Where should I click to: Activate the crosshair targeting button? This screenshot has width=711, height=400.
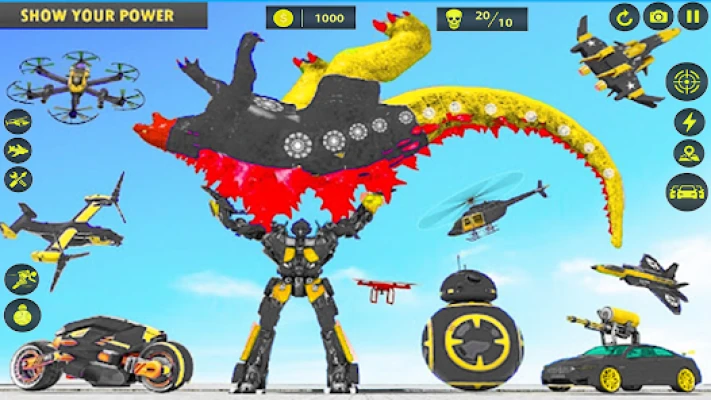click(686, 81)
